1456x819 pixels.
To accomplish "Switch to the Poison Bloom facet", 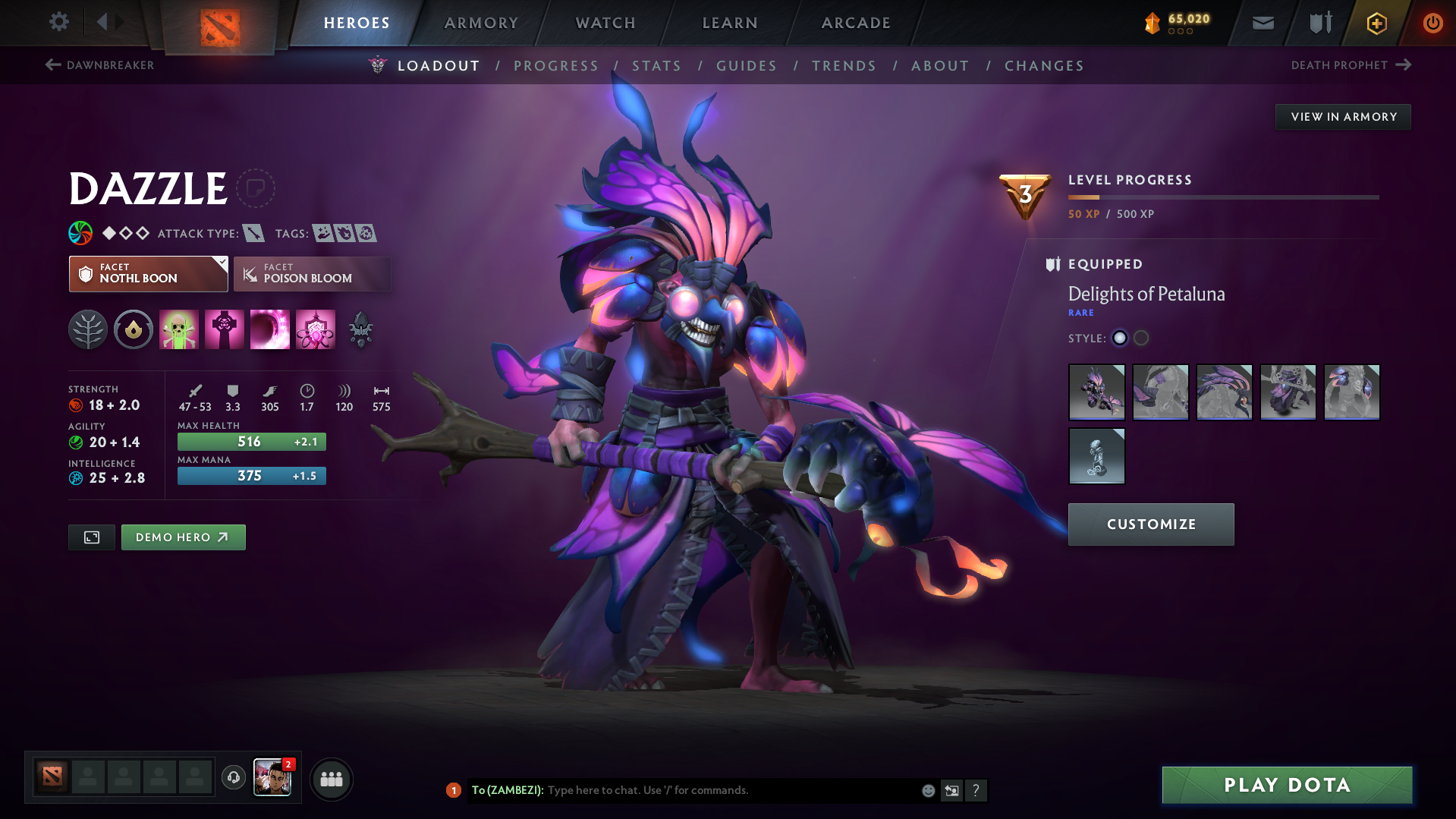I will tap(312, 273).
